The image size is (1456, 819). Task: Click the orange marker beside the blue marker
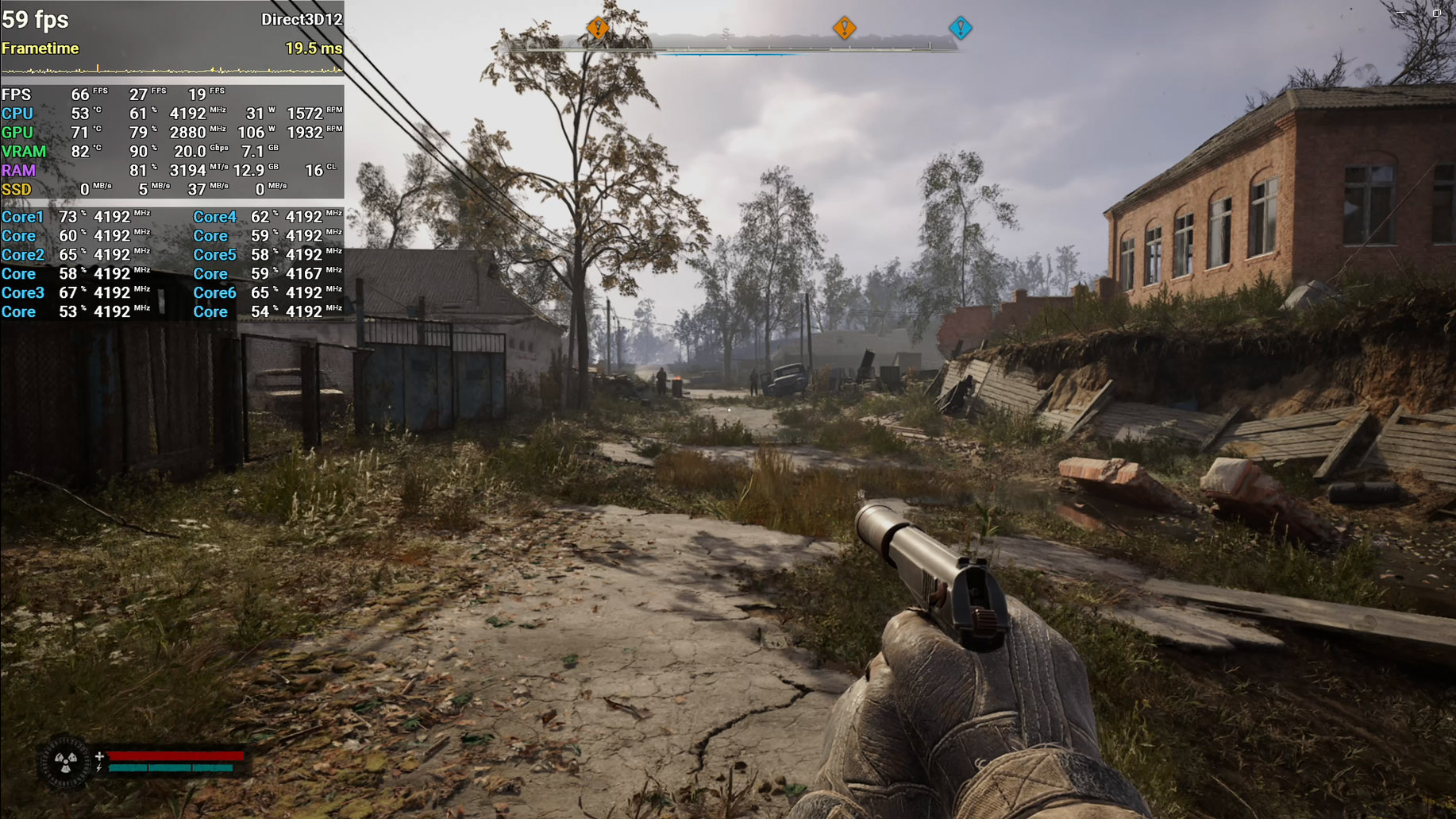click(x=844, y=28)
